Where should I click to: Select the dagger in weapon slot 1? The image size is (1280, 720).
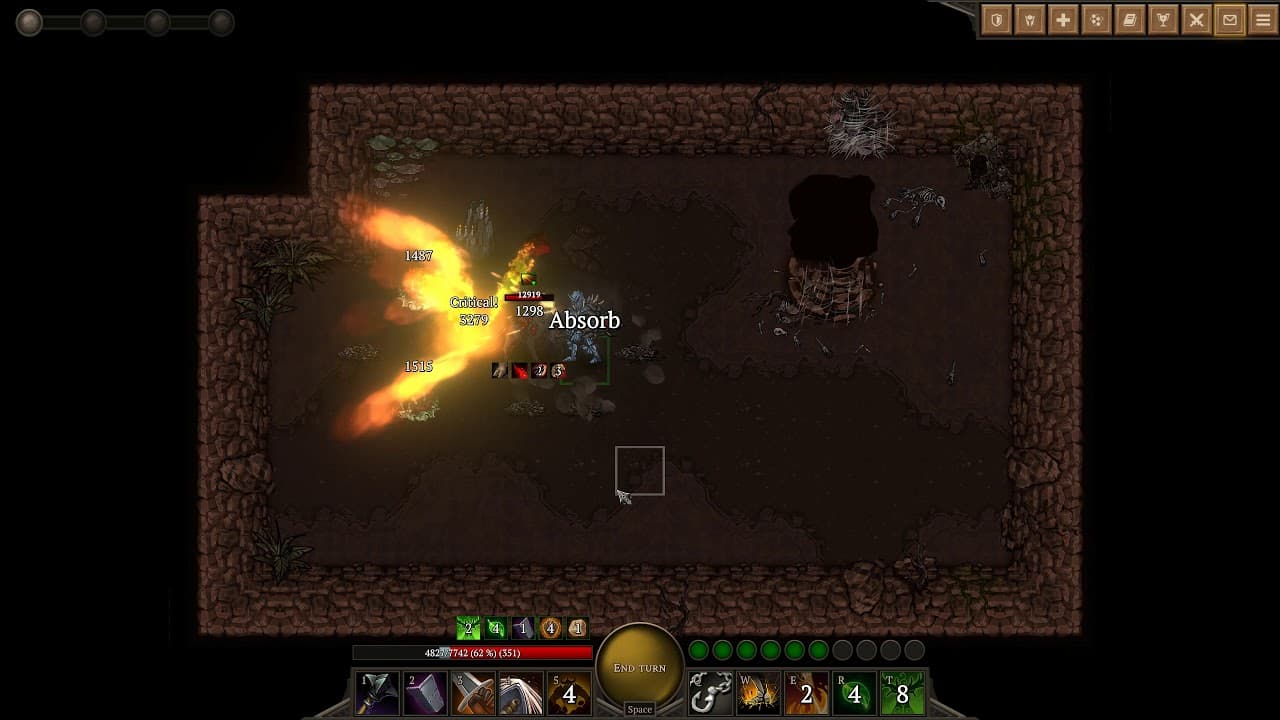(377, 692)
